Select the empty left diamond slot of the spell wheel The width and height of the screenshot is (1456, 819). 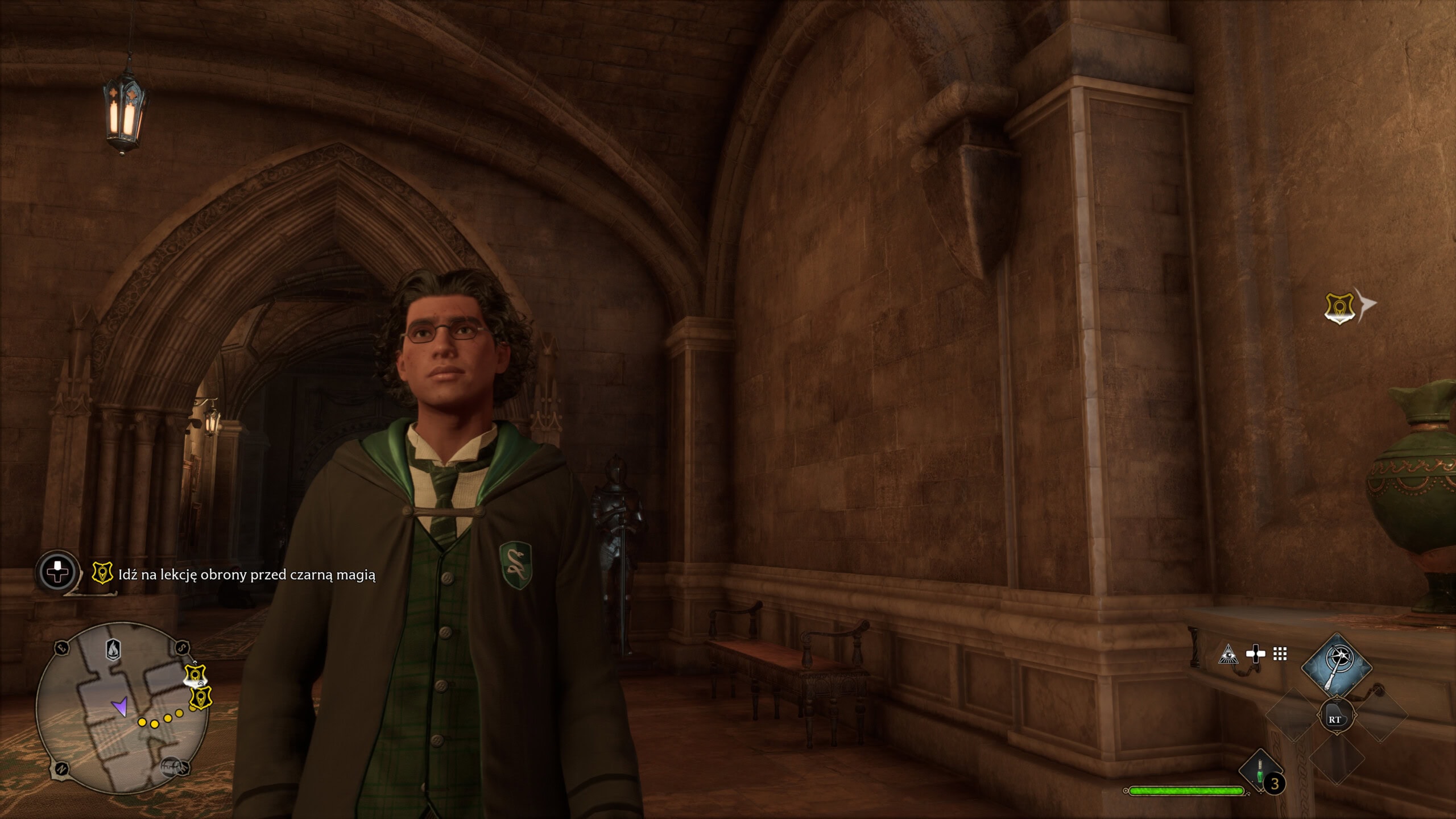pyautogui.click(x=1294, y=715)
